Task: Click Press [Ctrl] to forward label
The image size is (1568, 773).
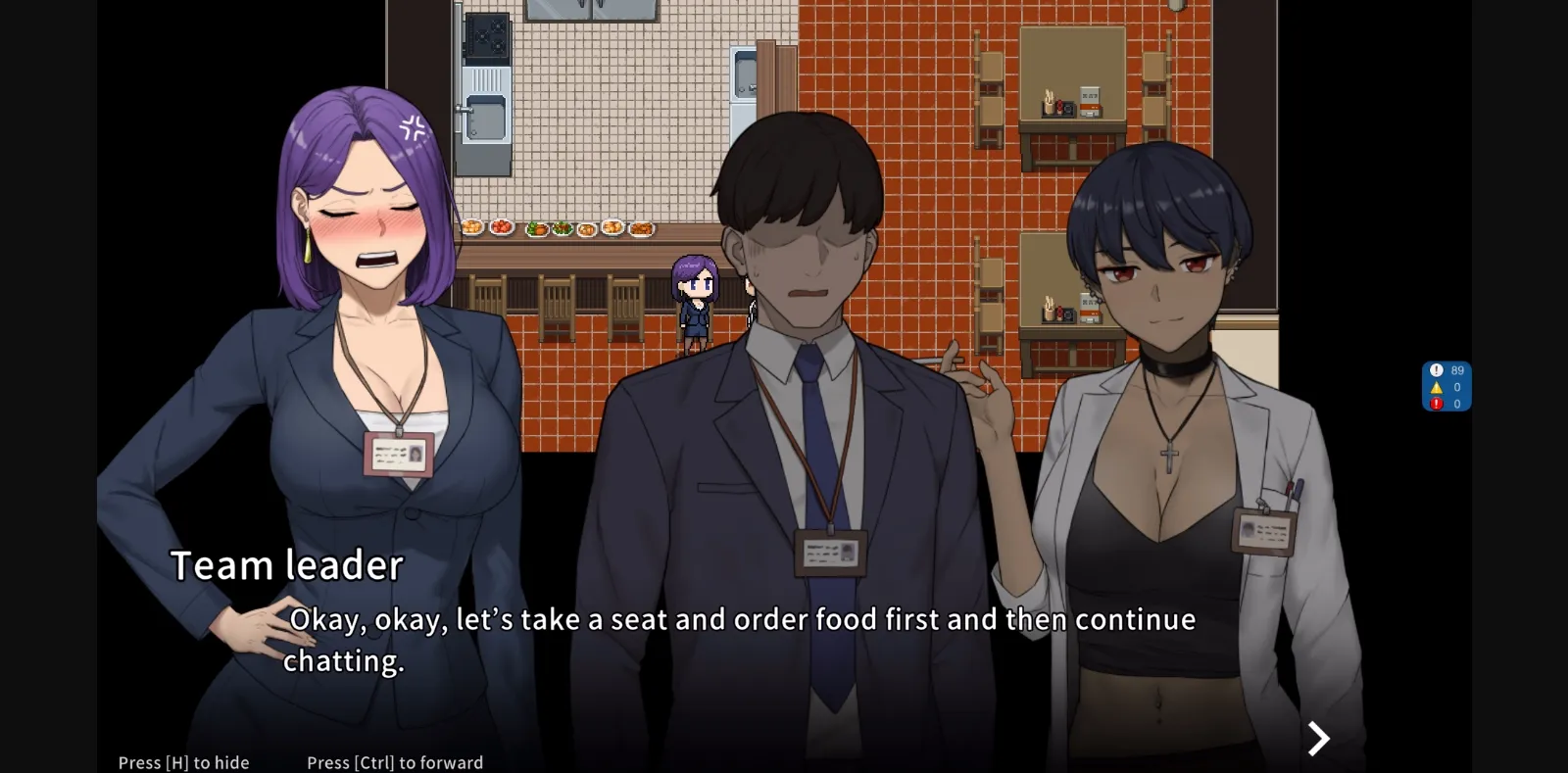Action: (x=395, y=761)
